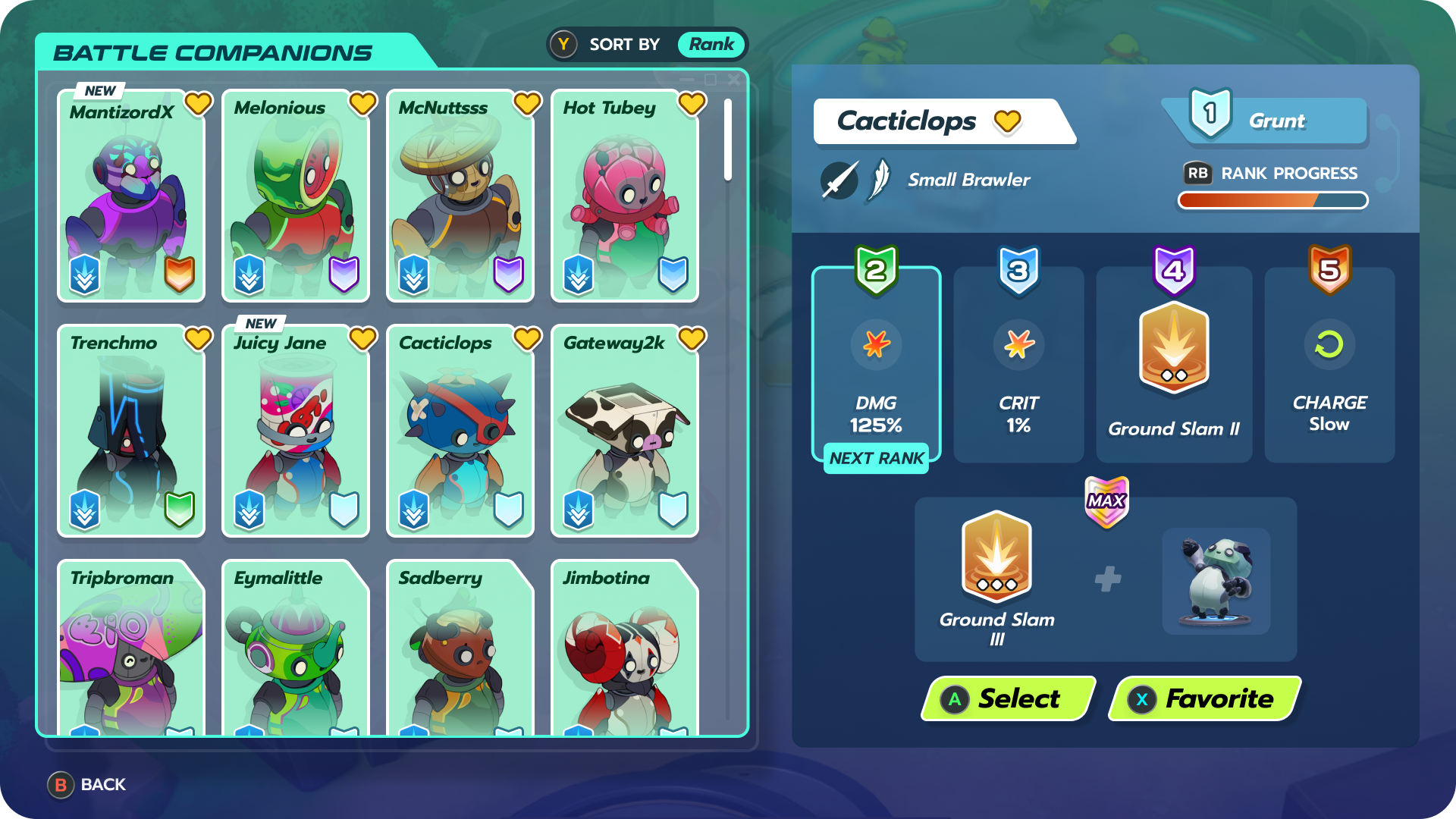The width and height of the screenshot is (1456, 819).
Task: Select the Hot Tubey companion card
Action: (x=625, y=197)
